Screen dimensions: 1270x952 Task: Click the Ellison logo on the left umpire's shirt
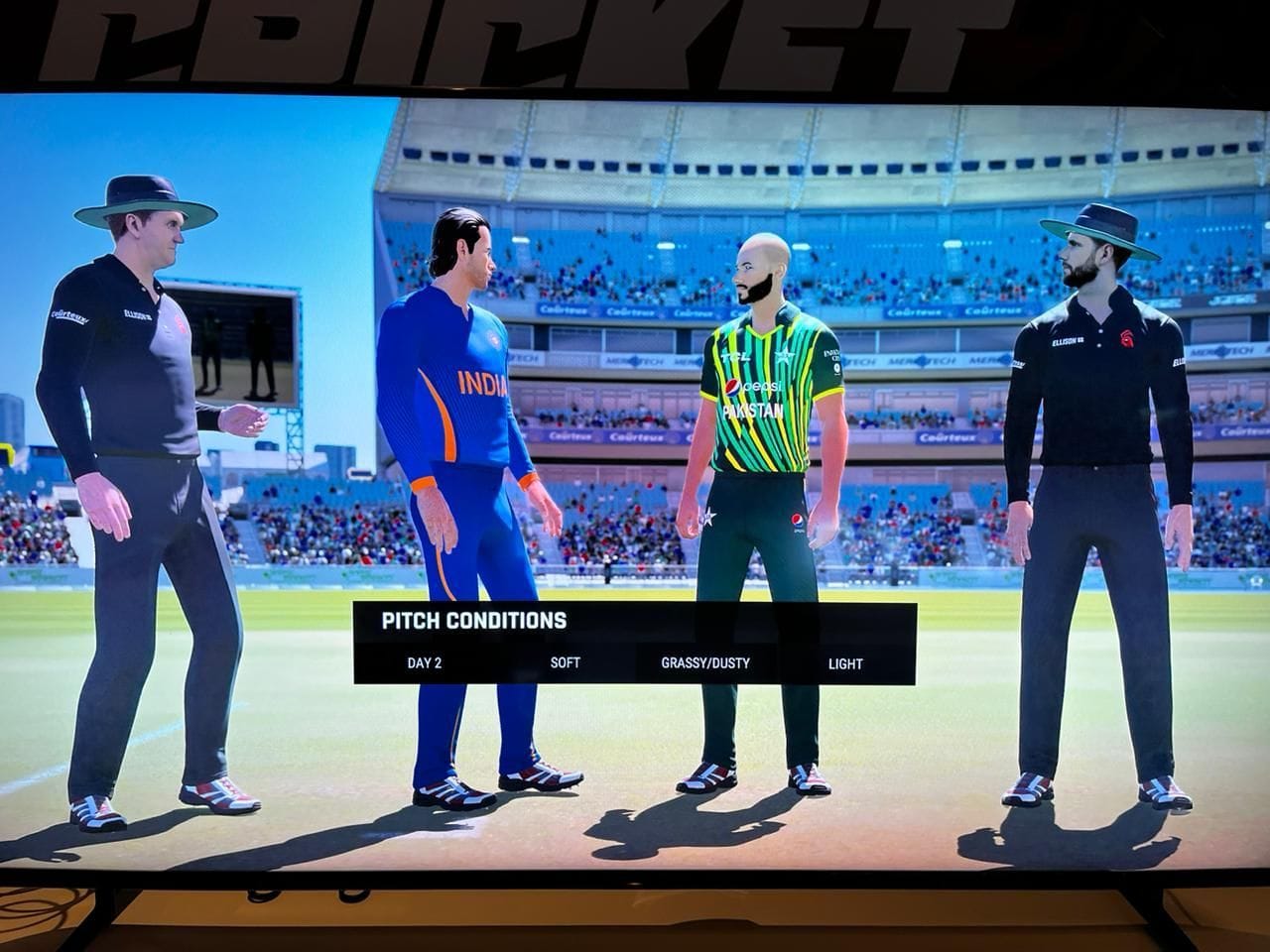coord(137,314)
